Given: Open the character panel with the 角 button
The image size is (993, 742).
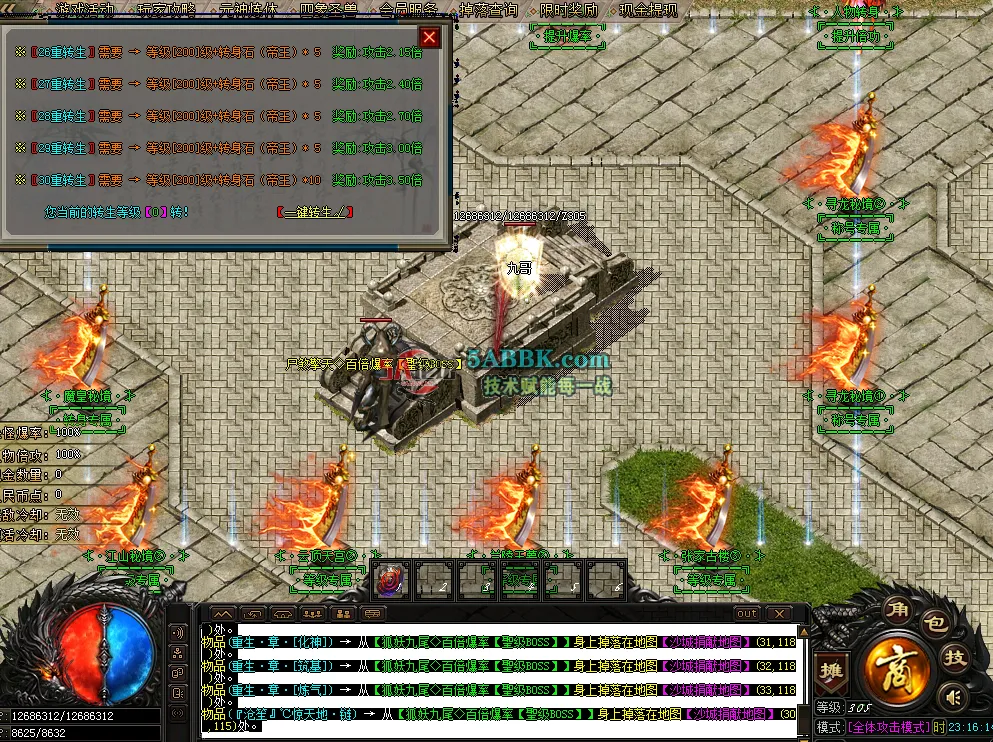Looking at the screenshot, I should (897, 609).
